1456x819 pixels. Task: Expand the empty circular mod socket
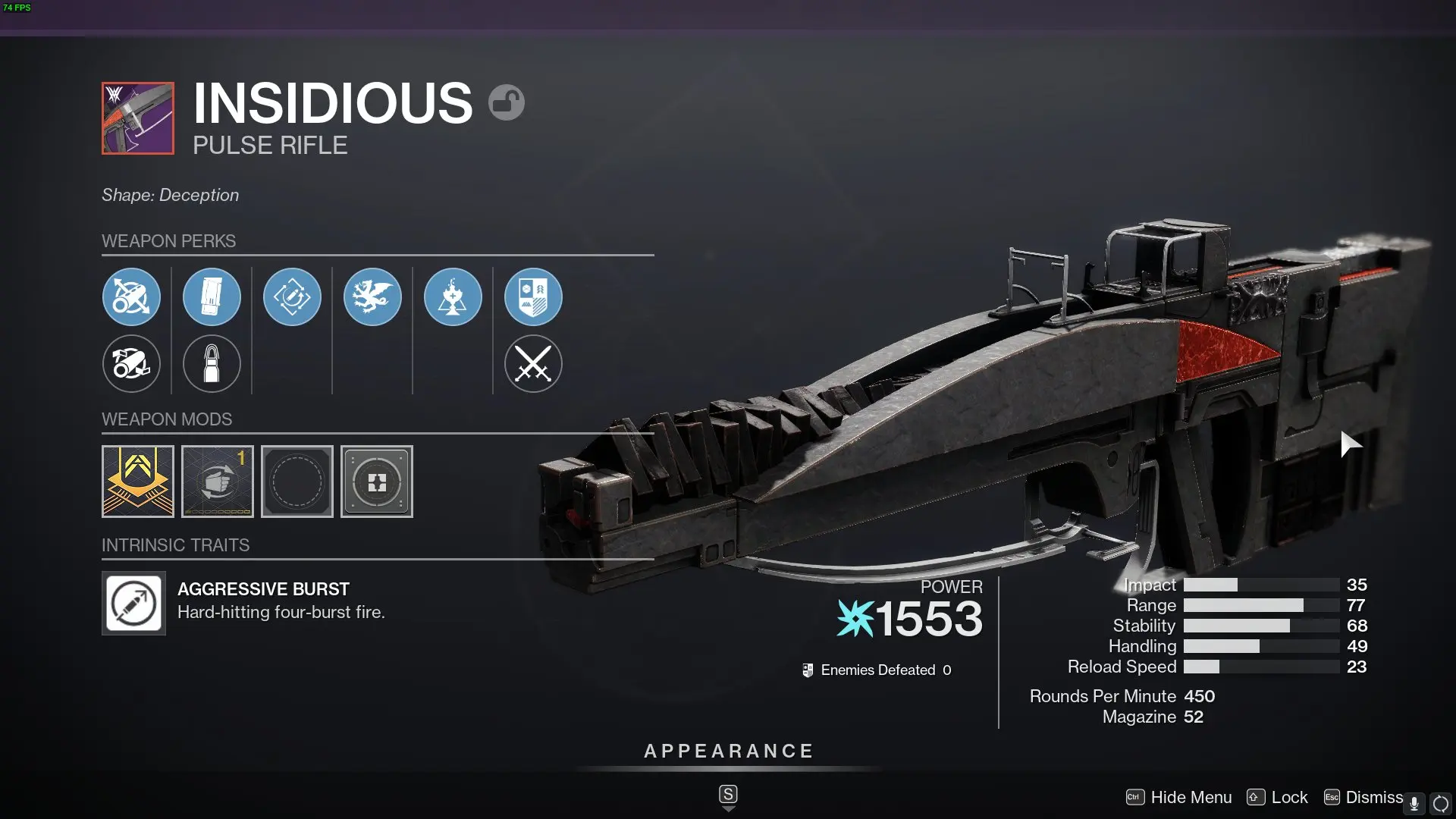(297, 481)
